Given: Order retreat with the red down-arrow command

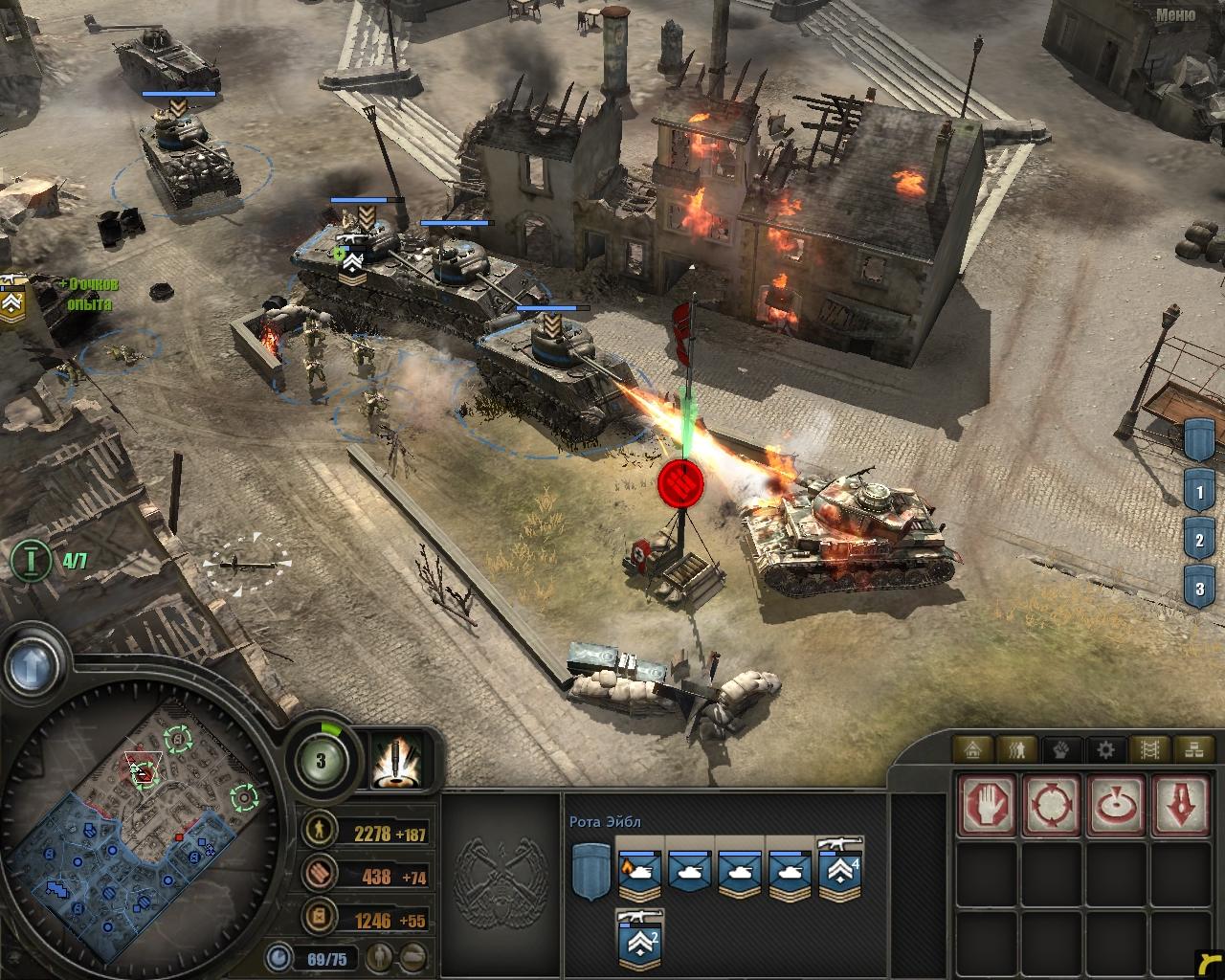Looking at the screenshot, I should pos(1180,804).
